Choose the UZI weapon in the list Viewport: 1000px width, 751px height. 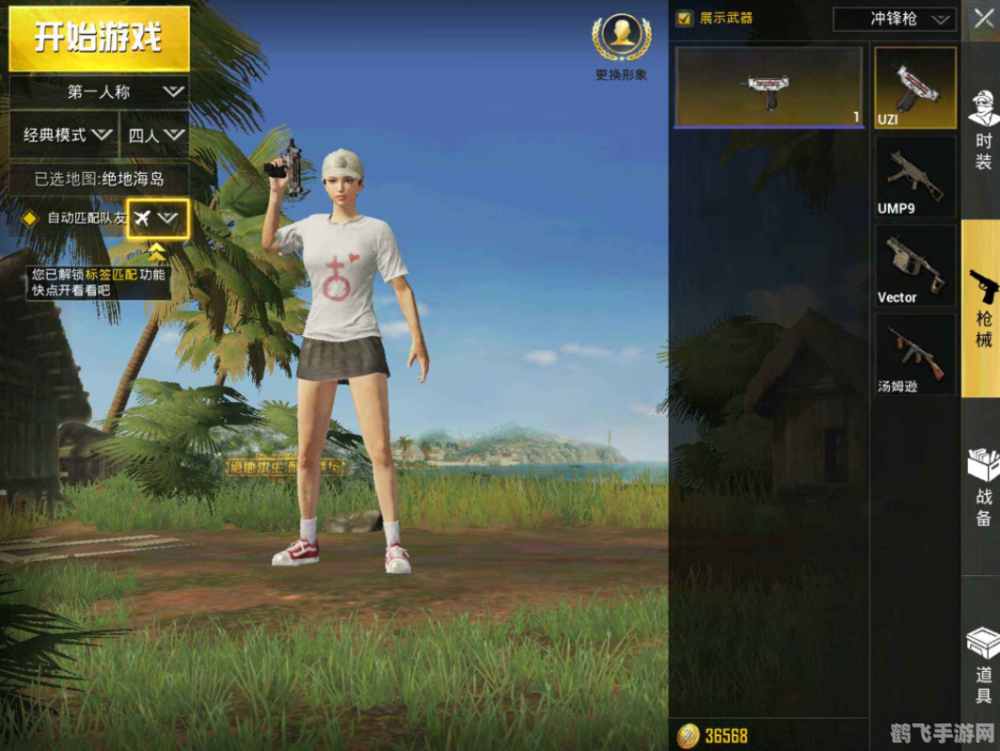915,87
